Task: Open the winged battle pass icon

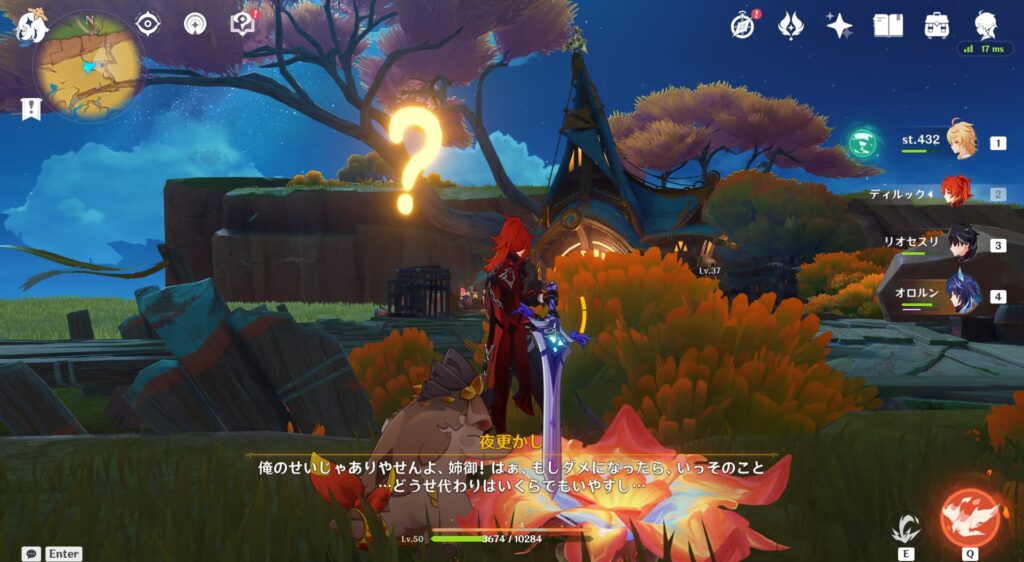Action: (x=791, y=26)
